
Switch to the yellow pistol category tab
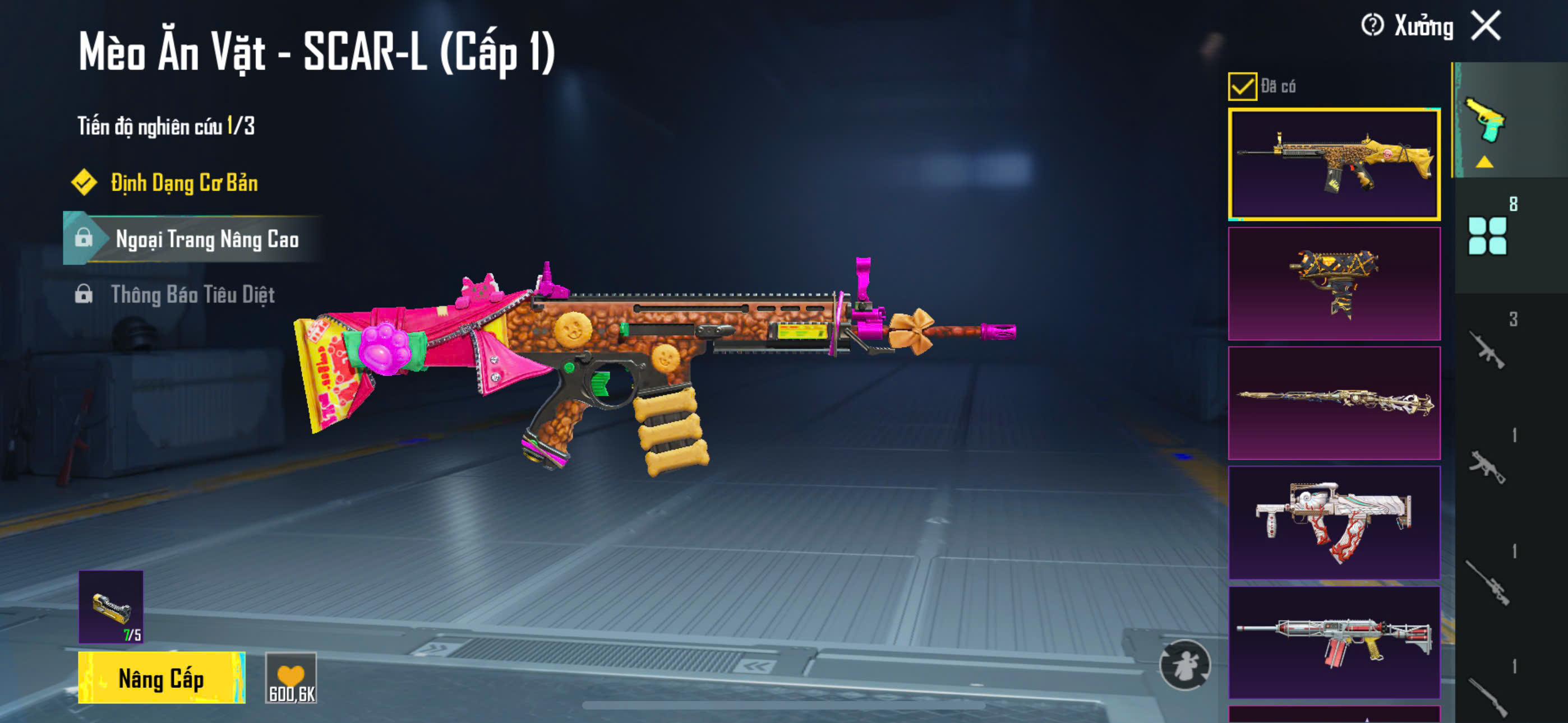click(1486, 121)
